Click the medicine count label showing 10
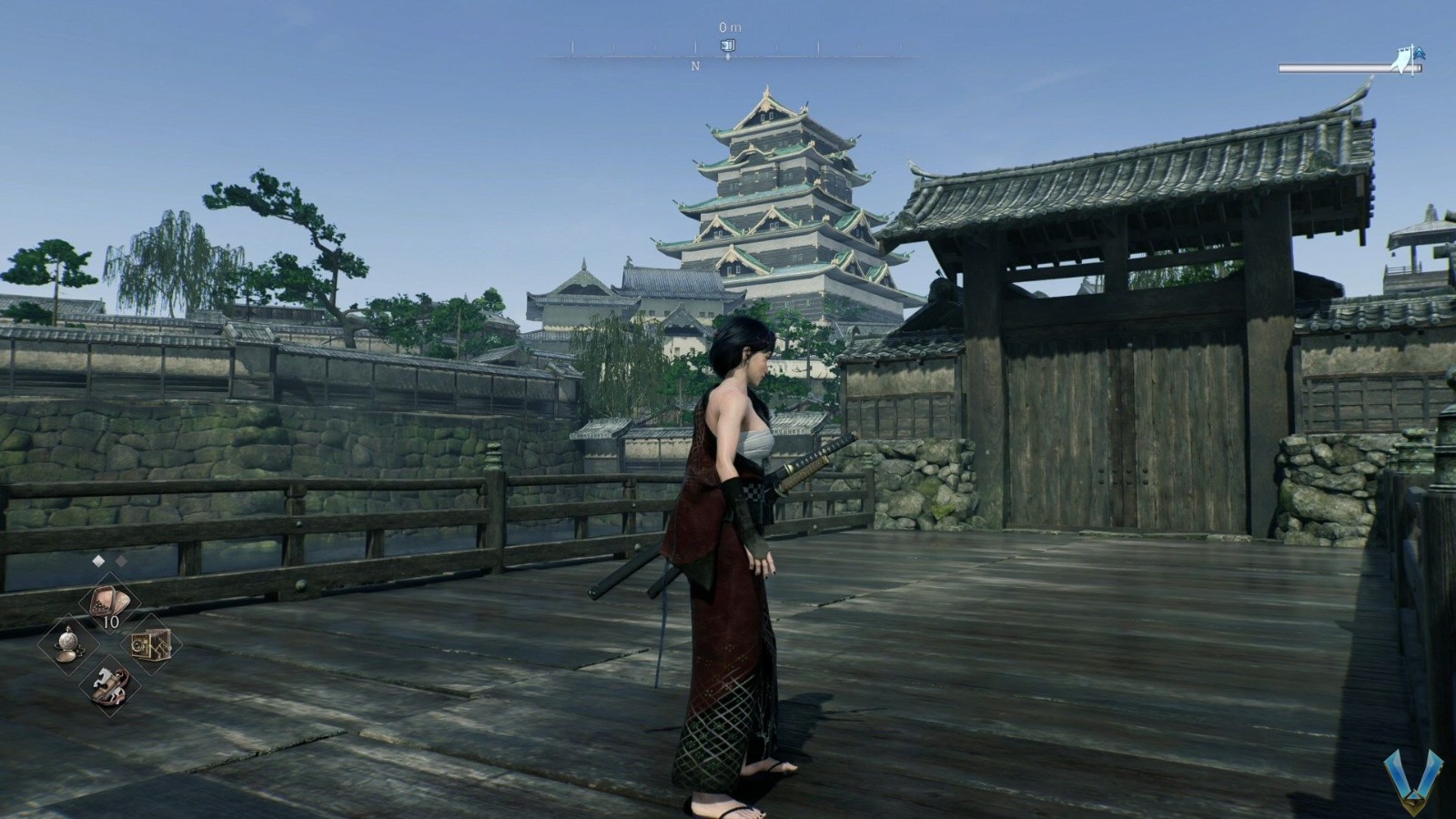Image resolution: width=1456 pixels, height=819 pixels. coord(111,622)
